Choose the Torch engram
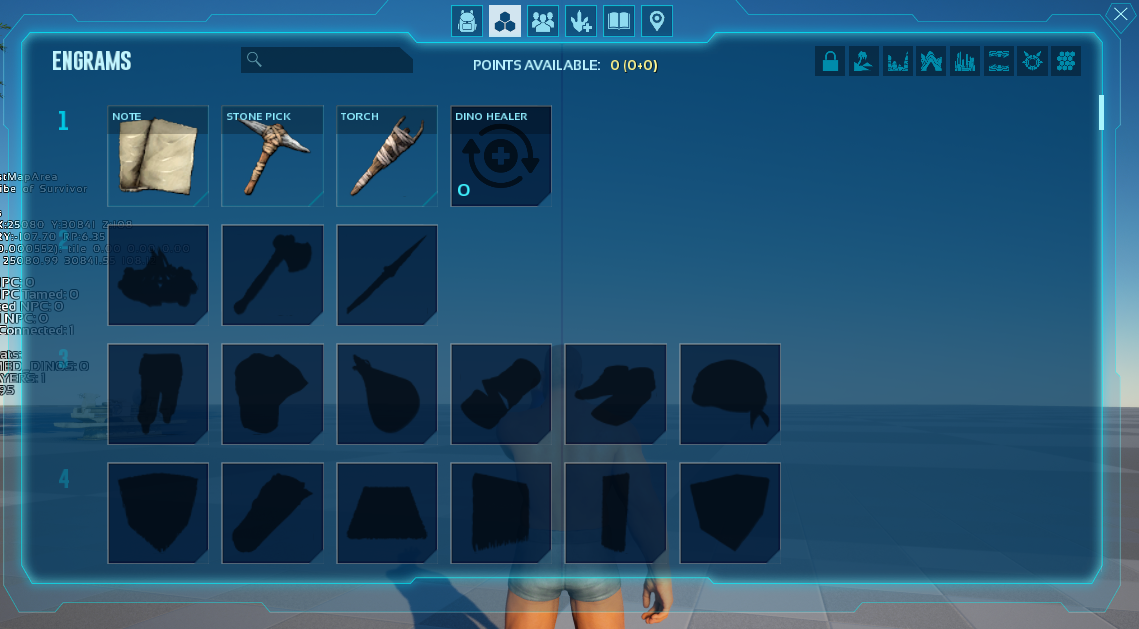Screen dimensions: 1139x629 click(x=387, y=156)
